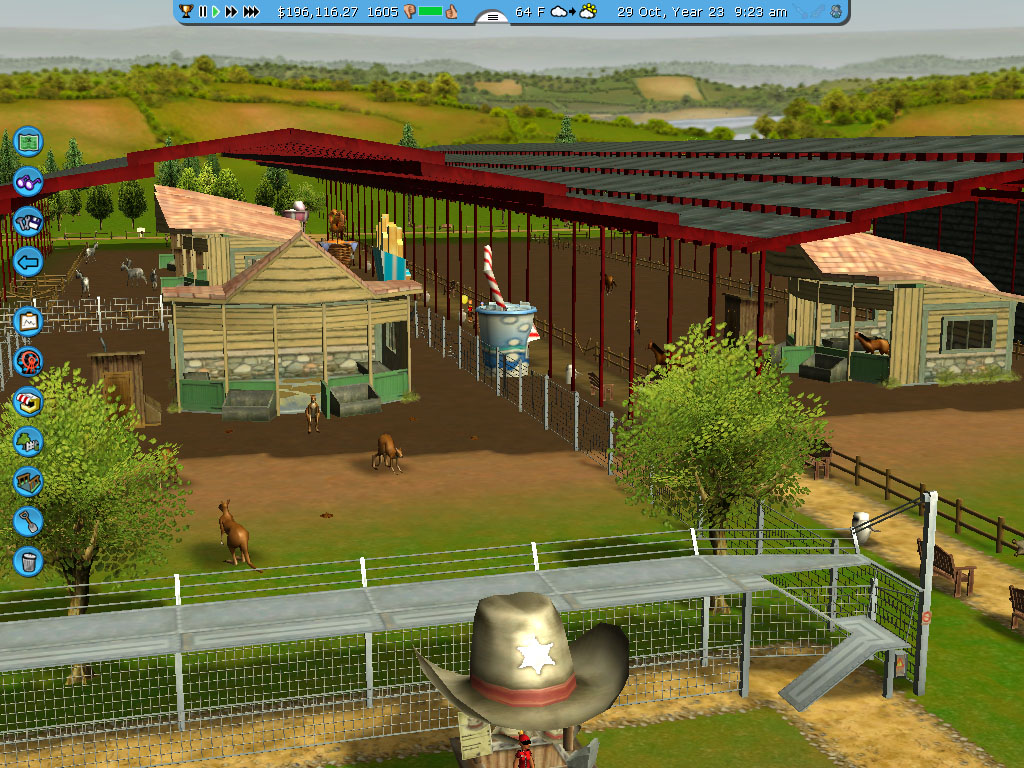
Task: Activate the trash can delete tool
Action: 28,561
